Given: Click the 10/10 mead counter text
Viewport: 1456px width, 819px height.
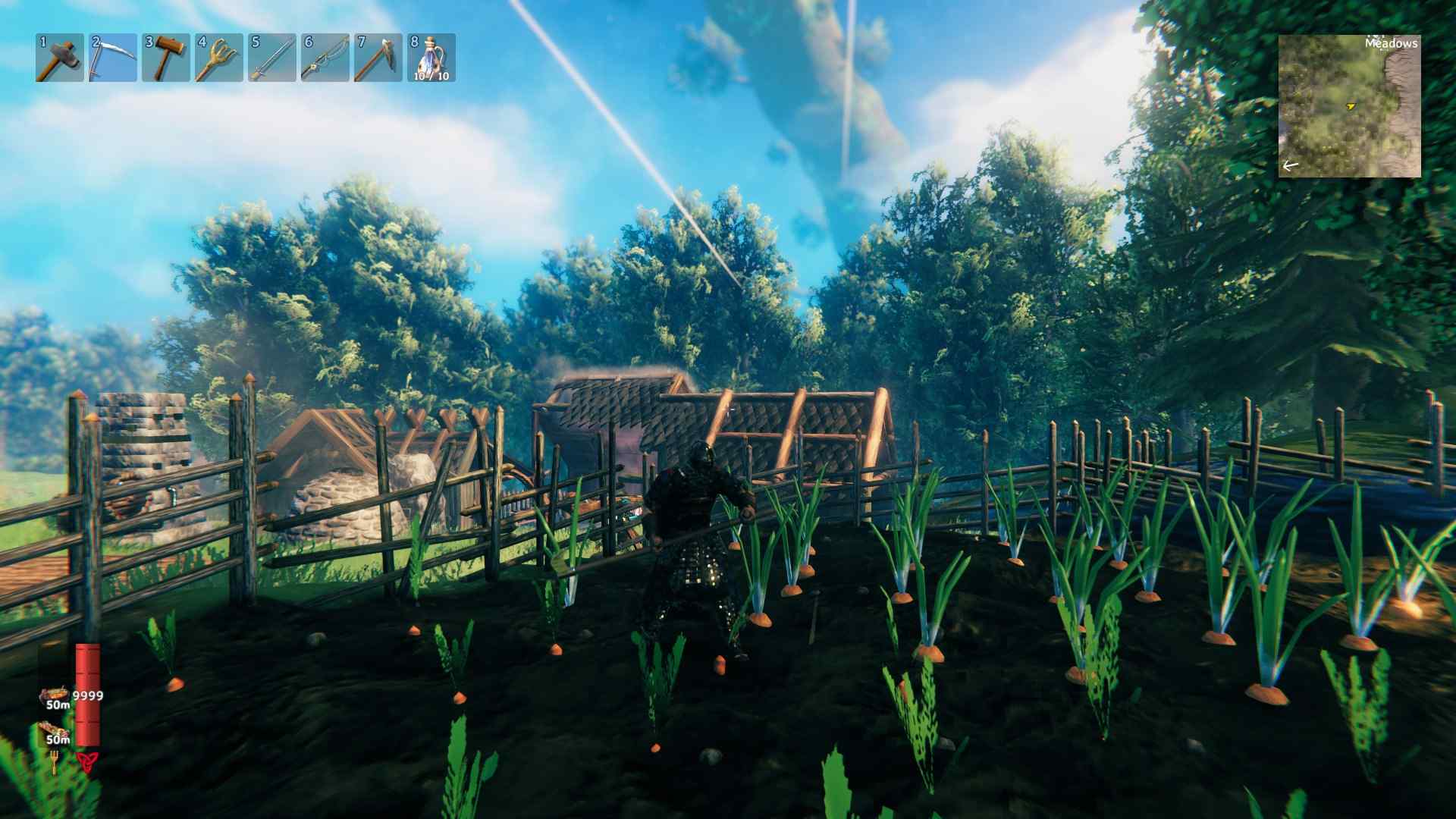Looking at the screenshot, I should click(430, 78).
